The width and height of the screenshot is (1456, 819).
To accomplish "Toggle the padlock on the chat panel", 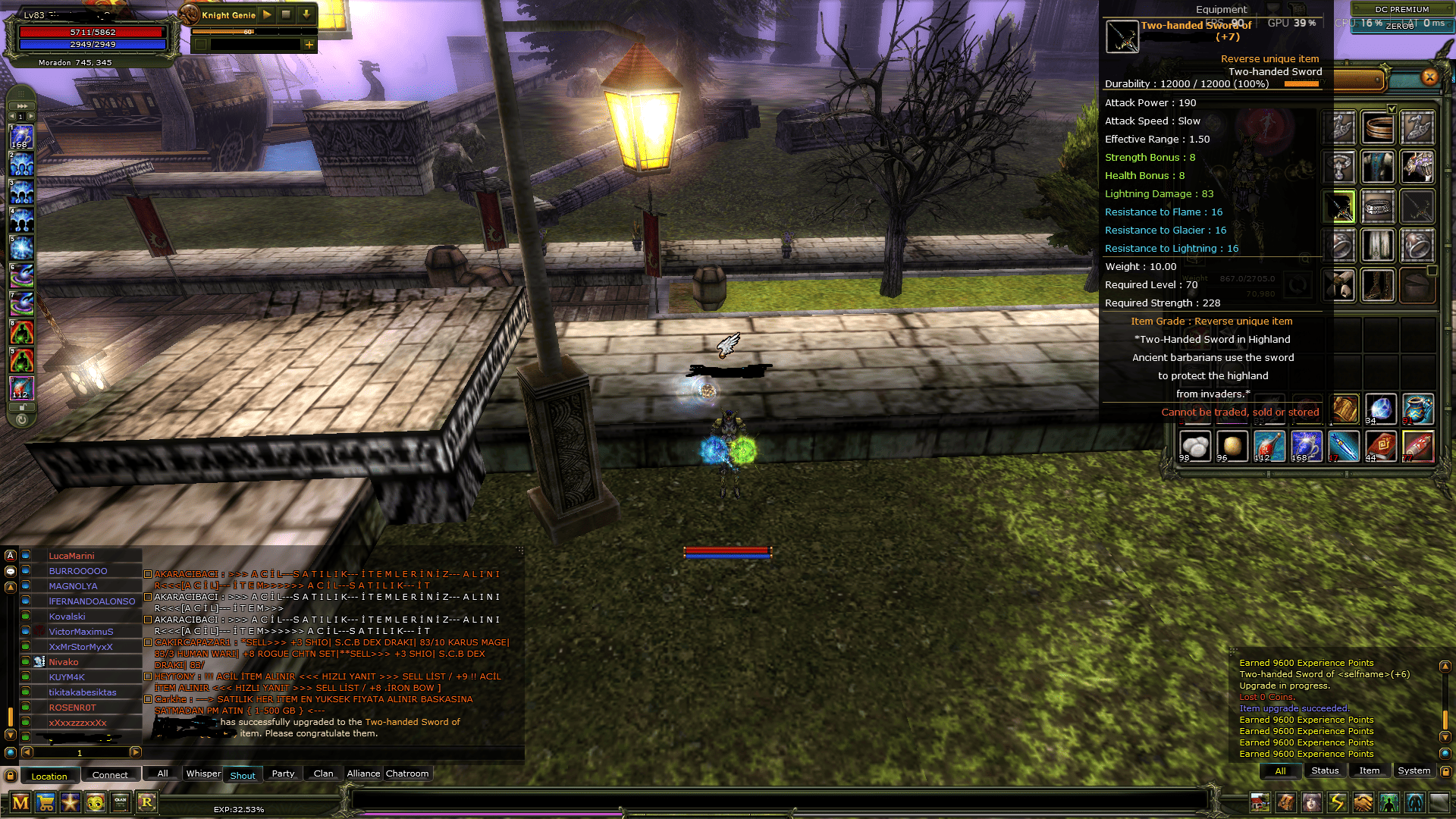I will pyautogui.click(x=11, y=774).
